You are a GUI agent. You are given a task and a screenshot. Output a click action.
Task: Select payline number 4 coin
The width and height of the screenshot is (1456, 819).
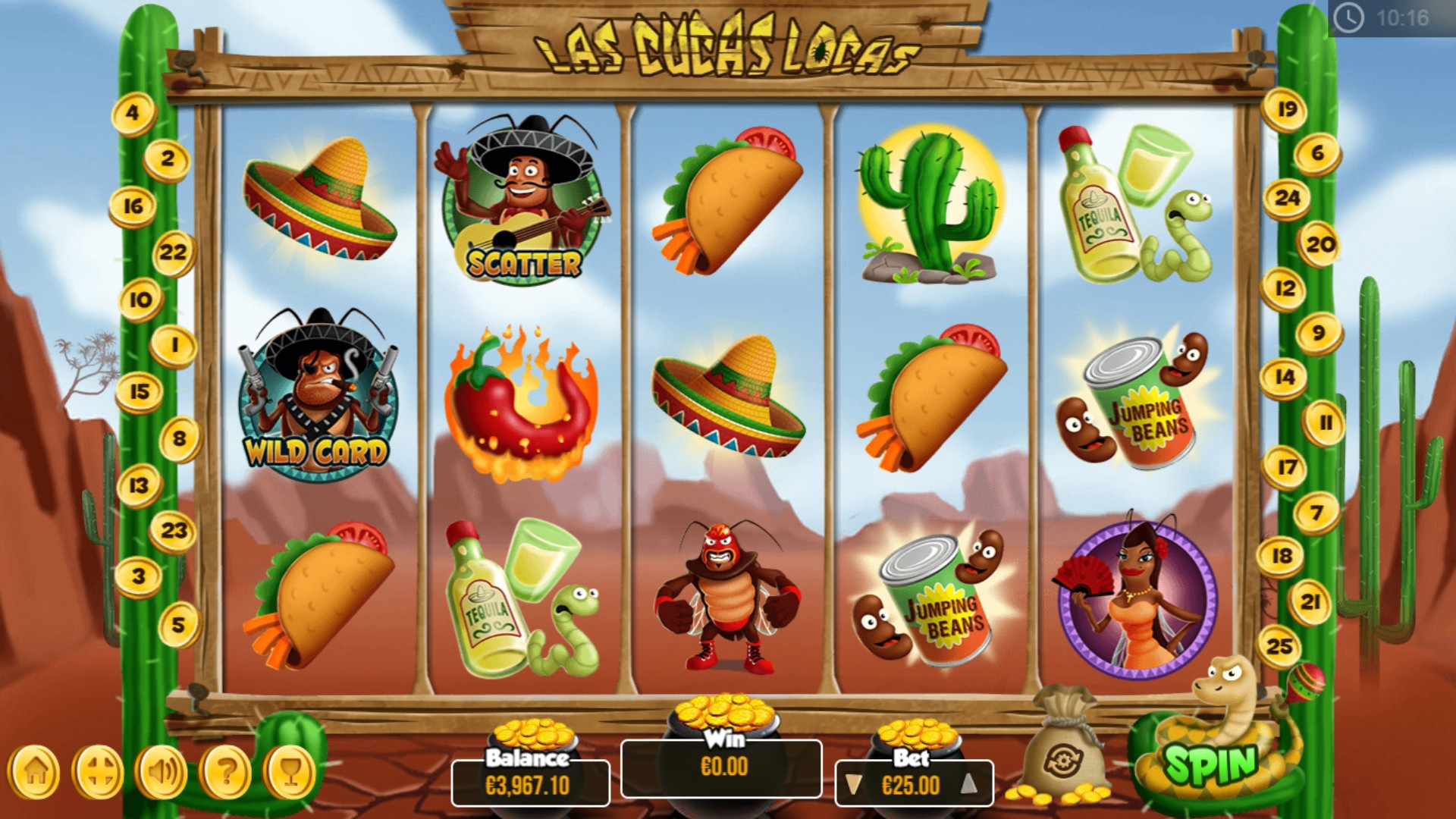point(133,114)
